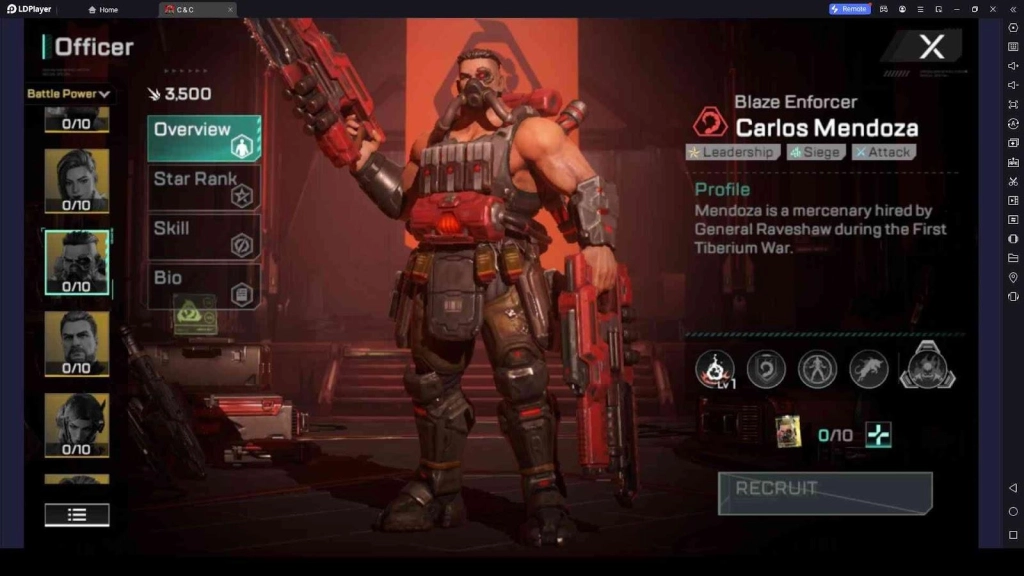Open the officer list view button

tap(77, 515)
